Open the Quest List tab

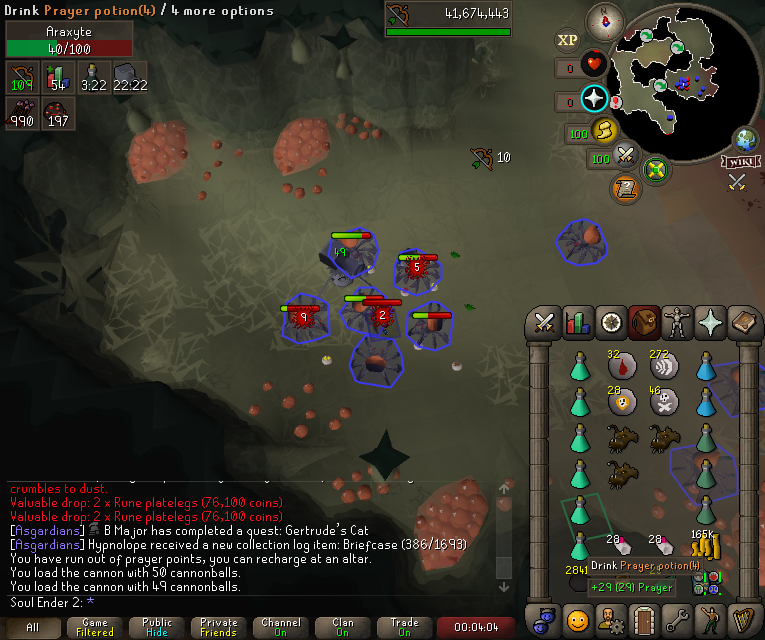click(611, 322)
